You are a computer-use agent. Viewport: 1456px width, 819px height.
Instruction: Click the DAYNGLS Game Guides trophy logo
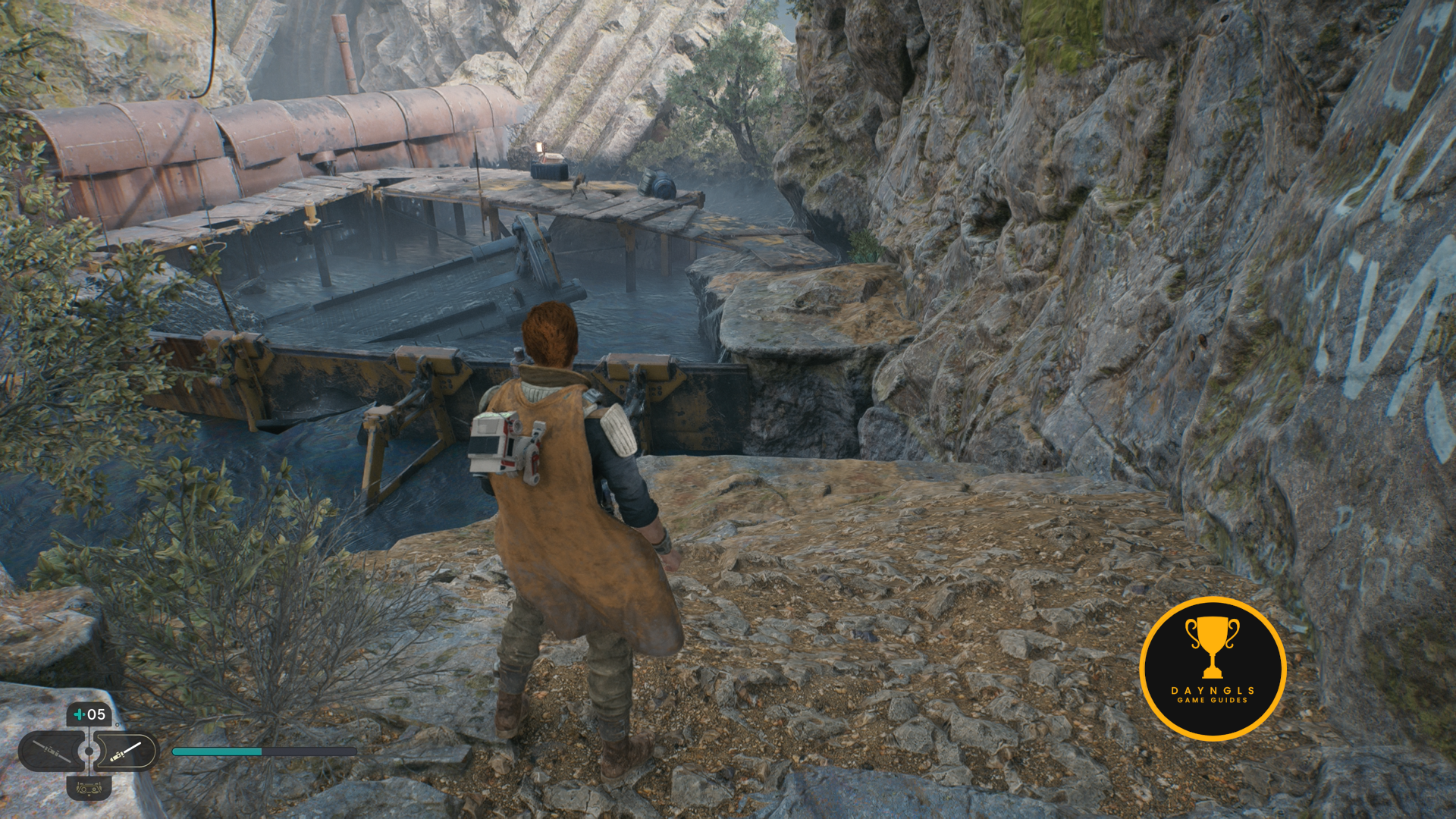click(x=1212, y=668)
